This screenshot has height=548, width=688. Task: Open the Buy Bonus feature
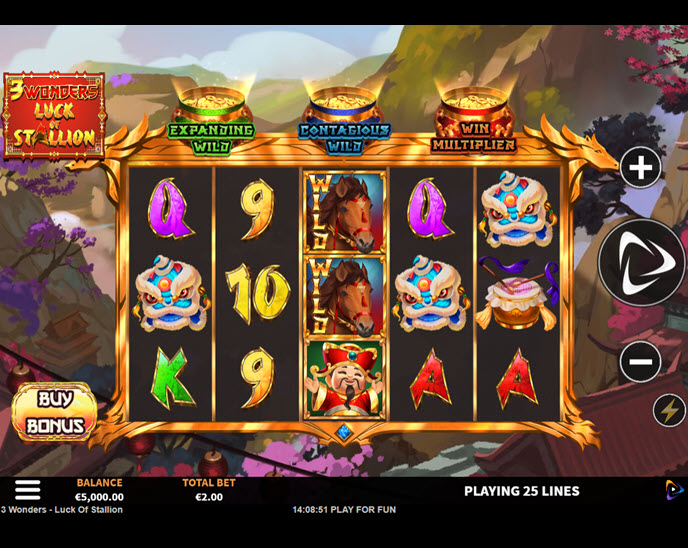click(x=55, y=412)
